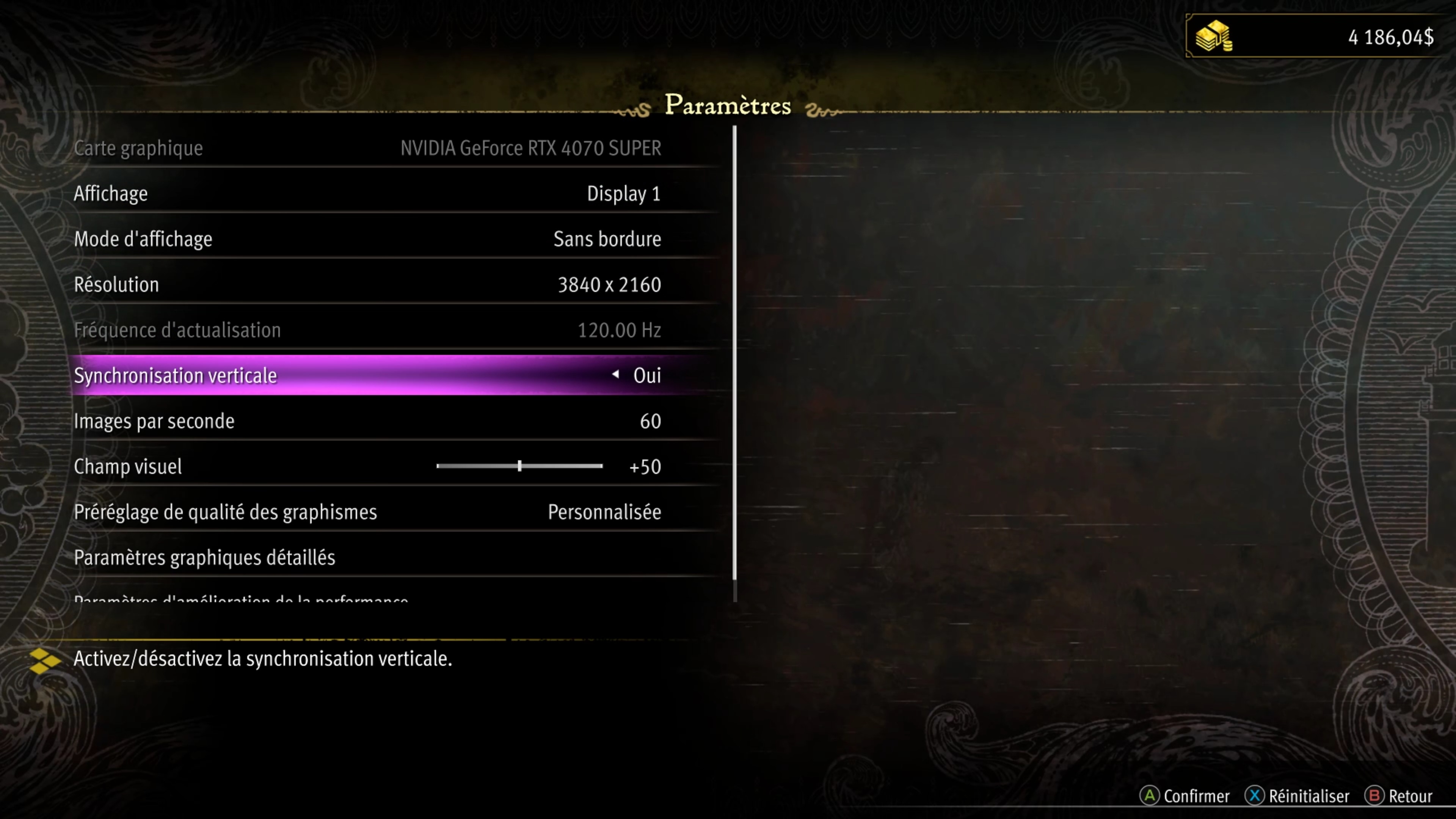Click Réinitialiser to reset settings
1456x819 pixels.
point(1297,796)
